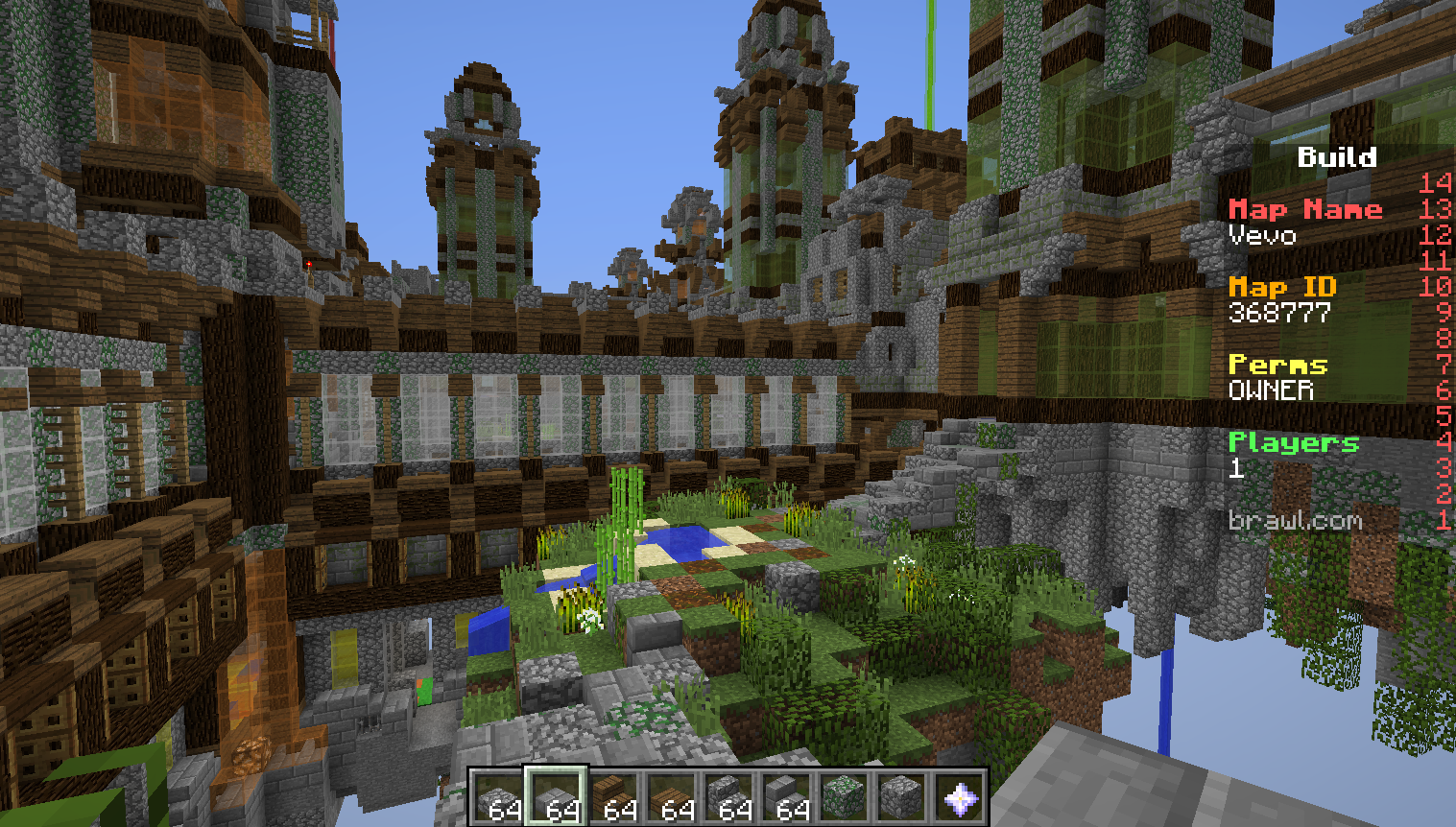Select the cobblestone slab hotbar slot
This screenshot has width=1456, height=827.
[498, 797]
